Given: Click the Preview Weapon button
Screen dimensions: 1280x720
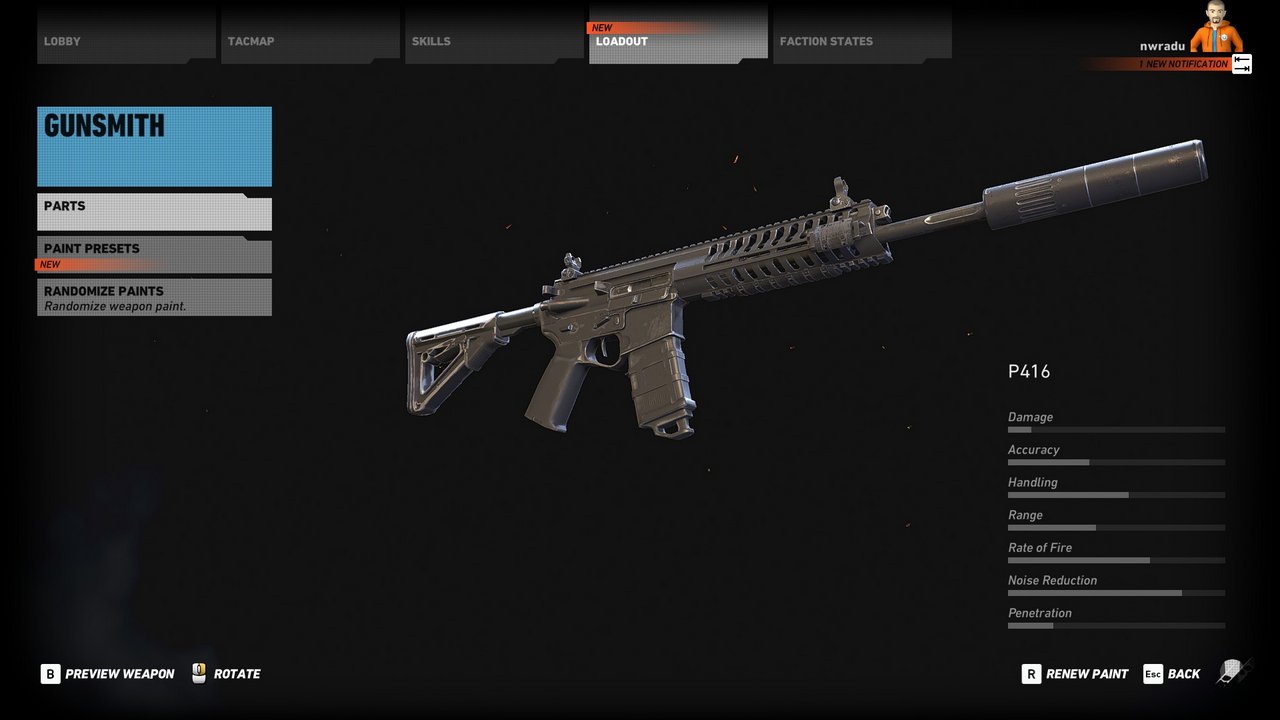Looking at the screenshot, I should (x=108, y=674).
